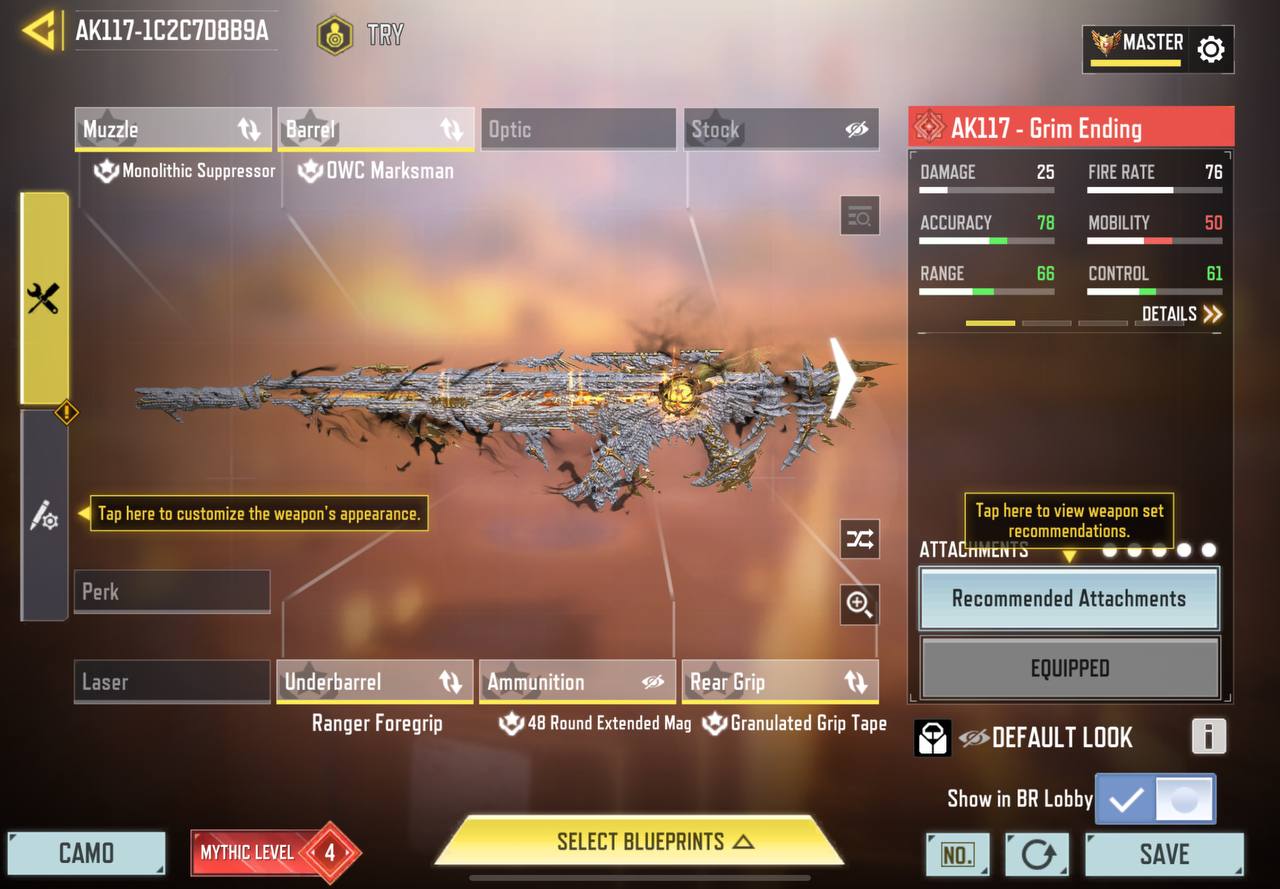Select the Ammunition attachment slot

(577, 682)
